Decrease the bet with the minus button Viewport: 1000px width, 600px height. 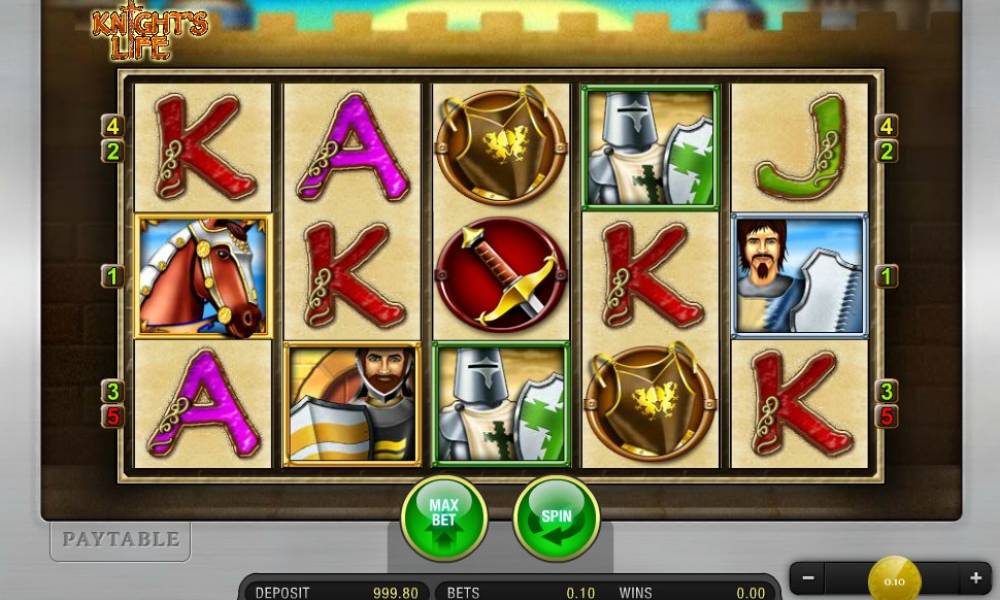point(808,578)
